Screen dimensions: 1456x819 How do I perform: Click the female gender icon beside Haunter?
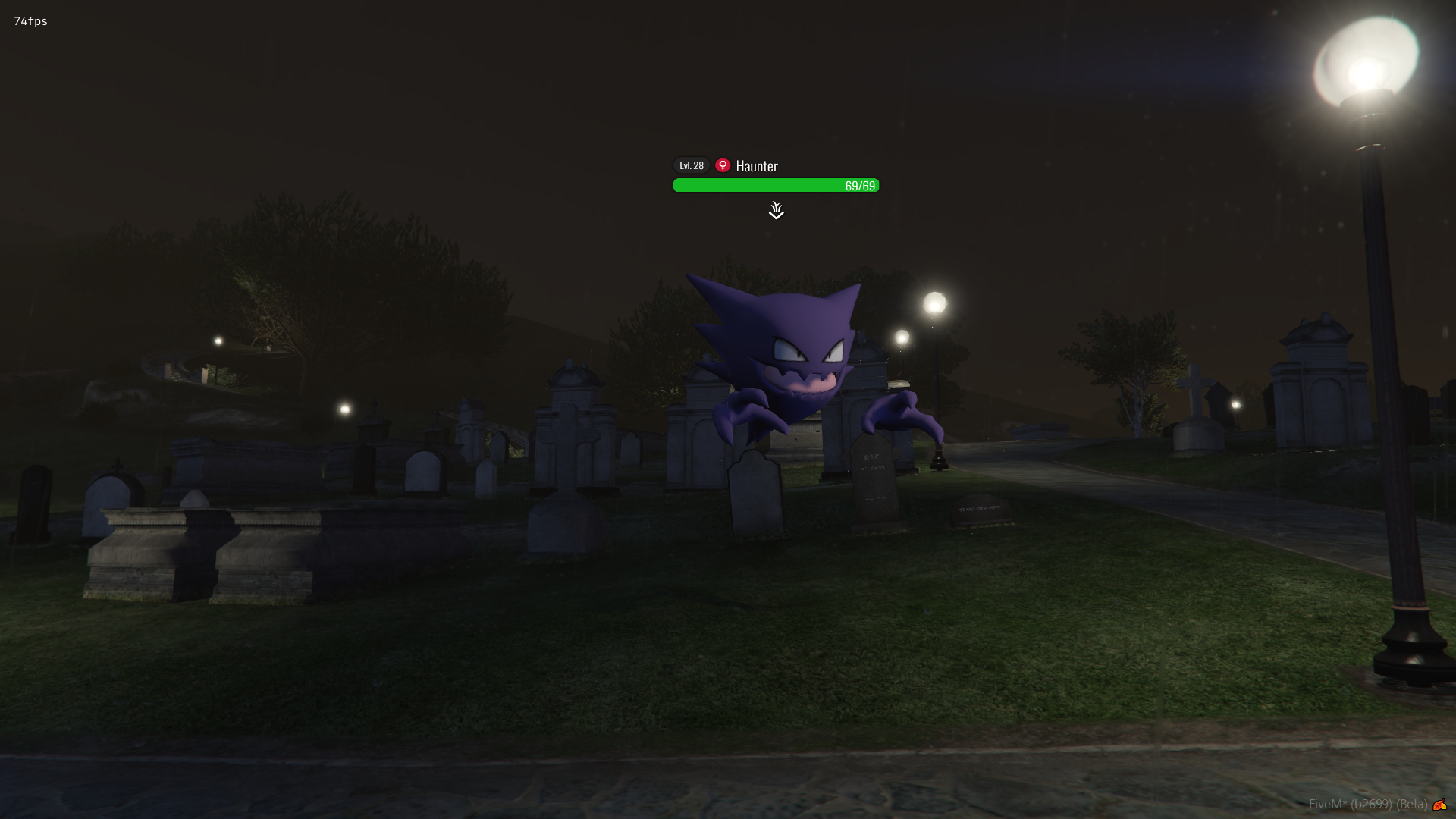click(x=723, y=165)
